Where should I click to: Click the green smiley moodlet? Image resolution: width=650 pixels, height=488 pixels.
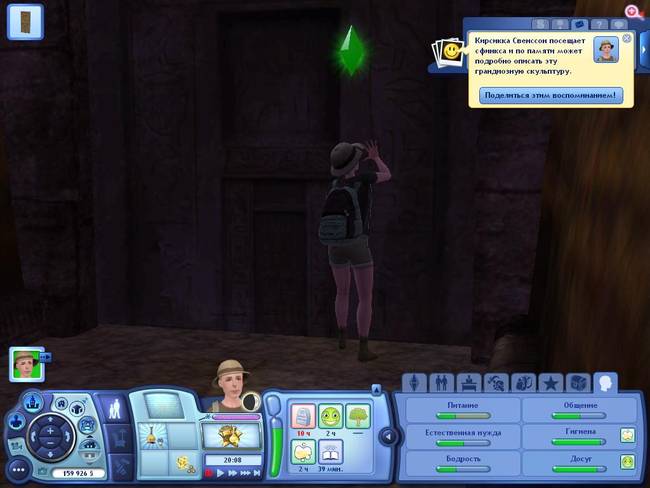click(330, 416)
